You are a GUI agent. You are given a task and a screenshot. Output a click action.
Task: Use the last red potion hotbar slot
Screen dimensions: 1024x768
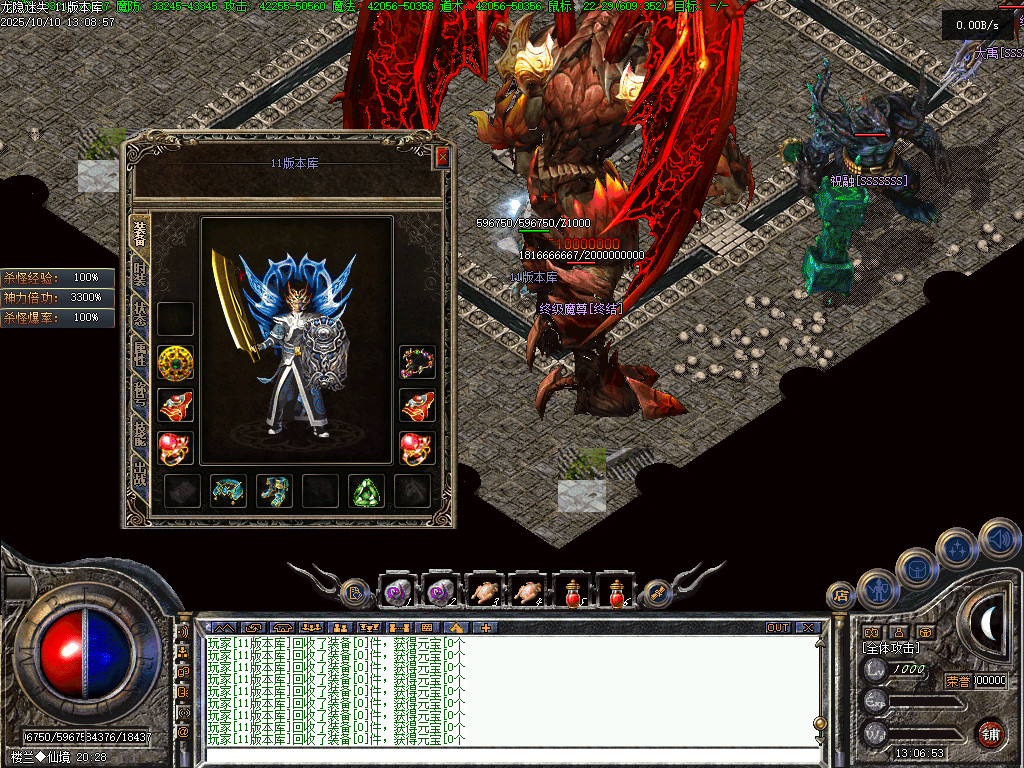616,592
